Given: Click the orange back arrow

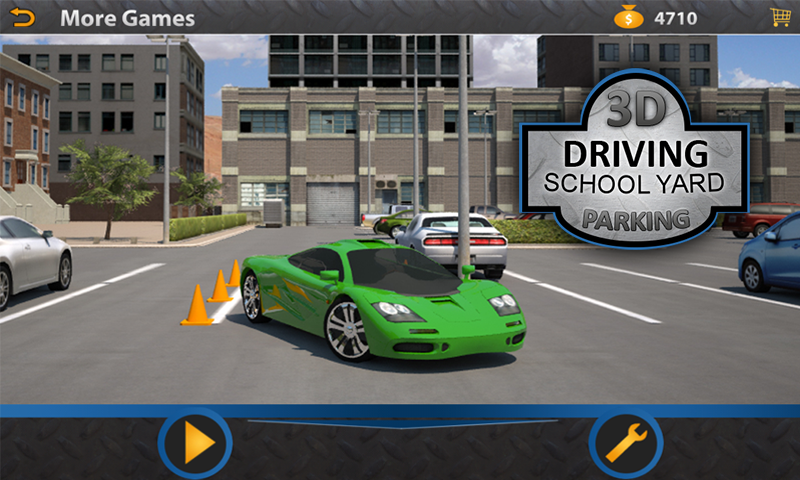Looking at the screenshot, I should coord(22,18).
